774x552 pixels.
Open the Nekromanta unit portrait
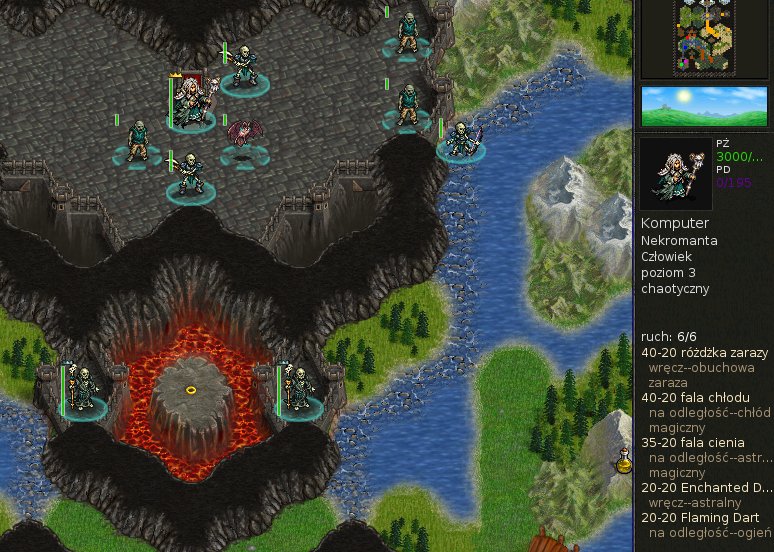(676, 173)
